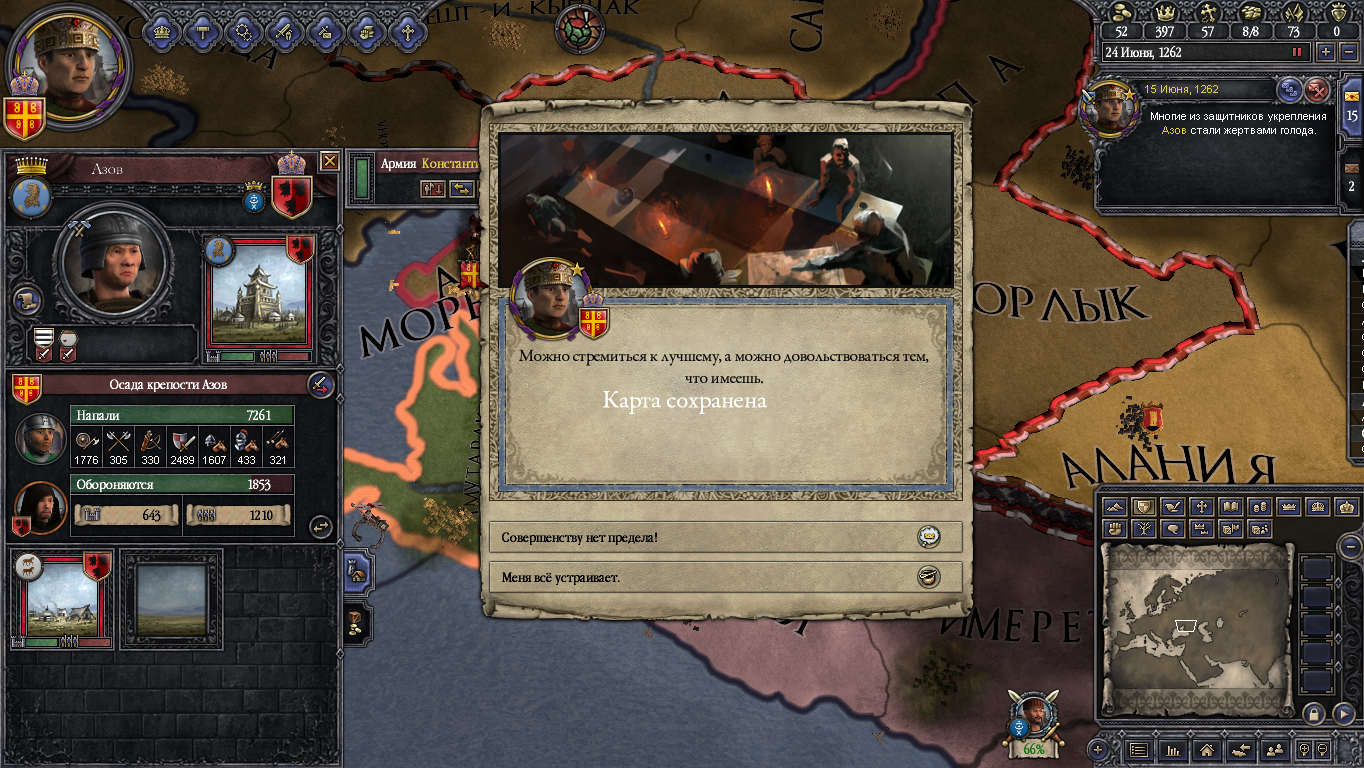Choose "Меня всё устраивает." event option

click(x=724, y=577)
